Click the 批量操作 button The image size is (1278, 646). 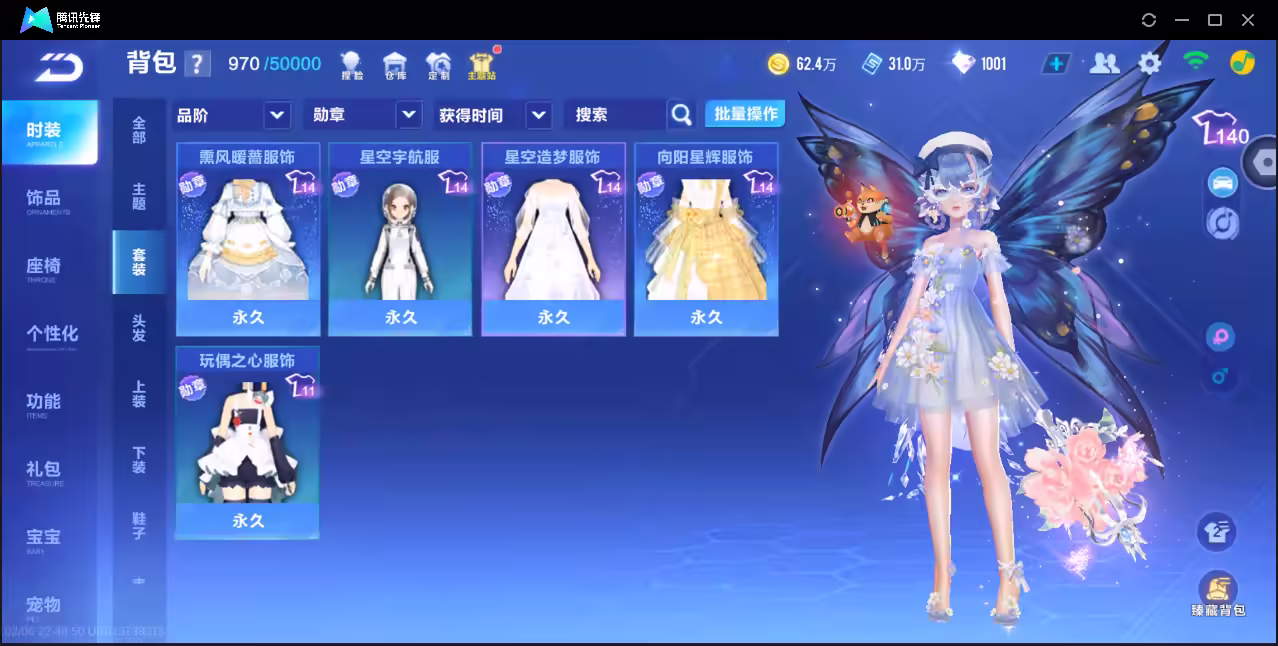[745, 114]
